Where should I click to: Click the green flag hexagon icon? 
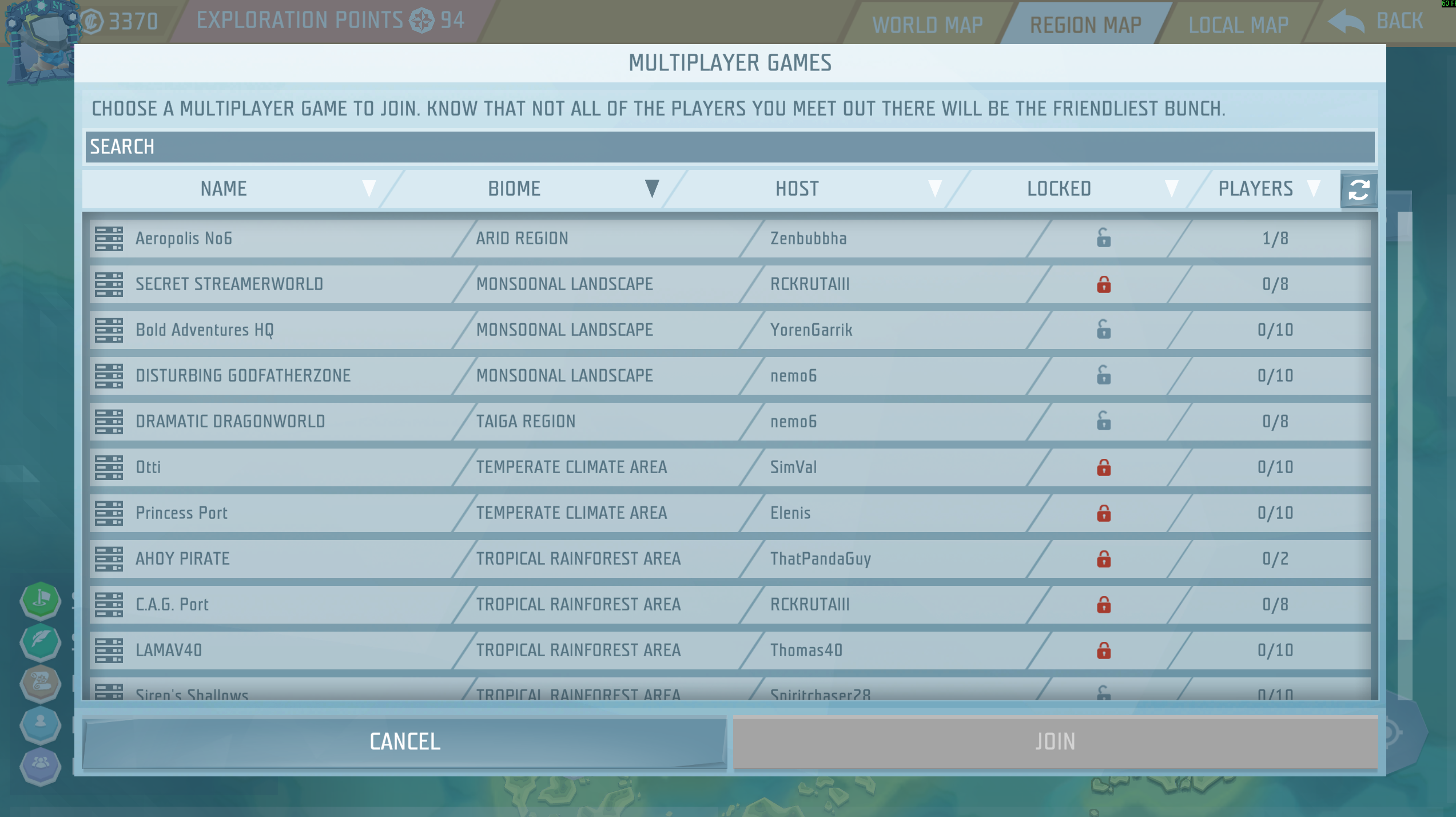click(x=39, y=601)
